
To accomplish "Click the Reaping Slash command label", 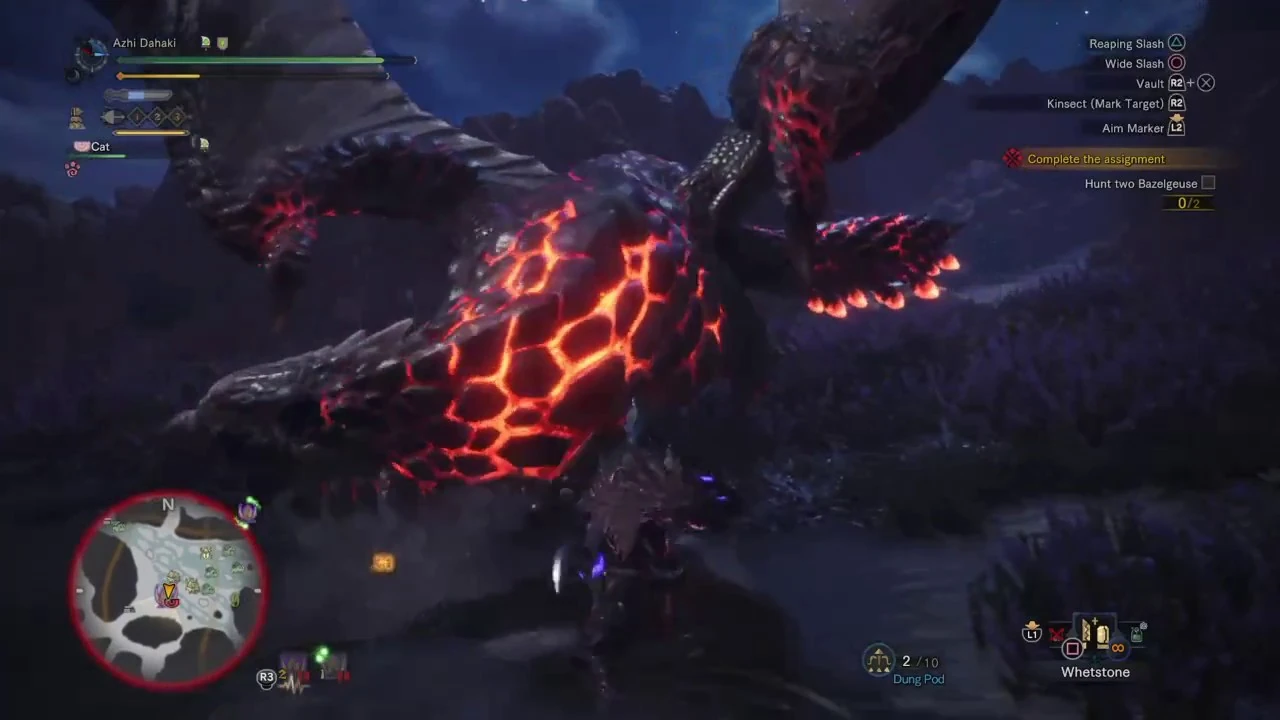I will pos(1127,43).
